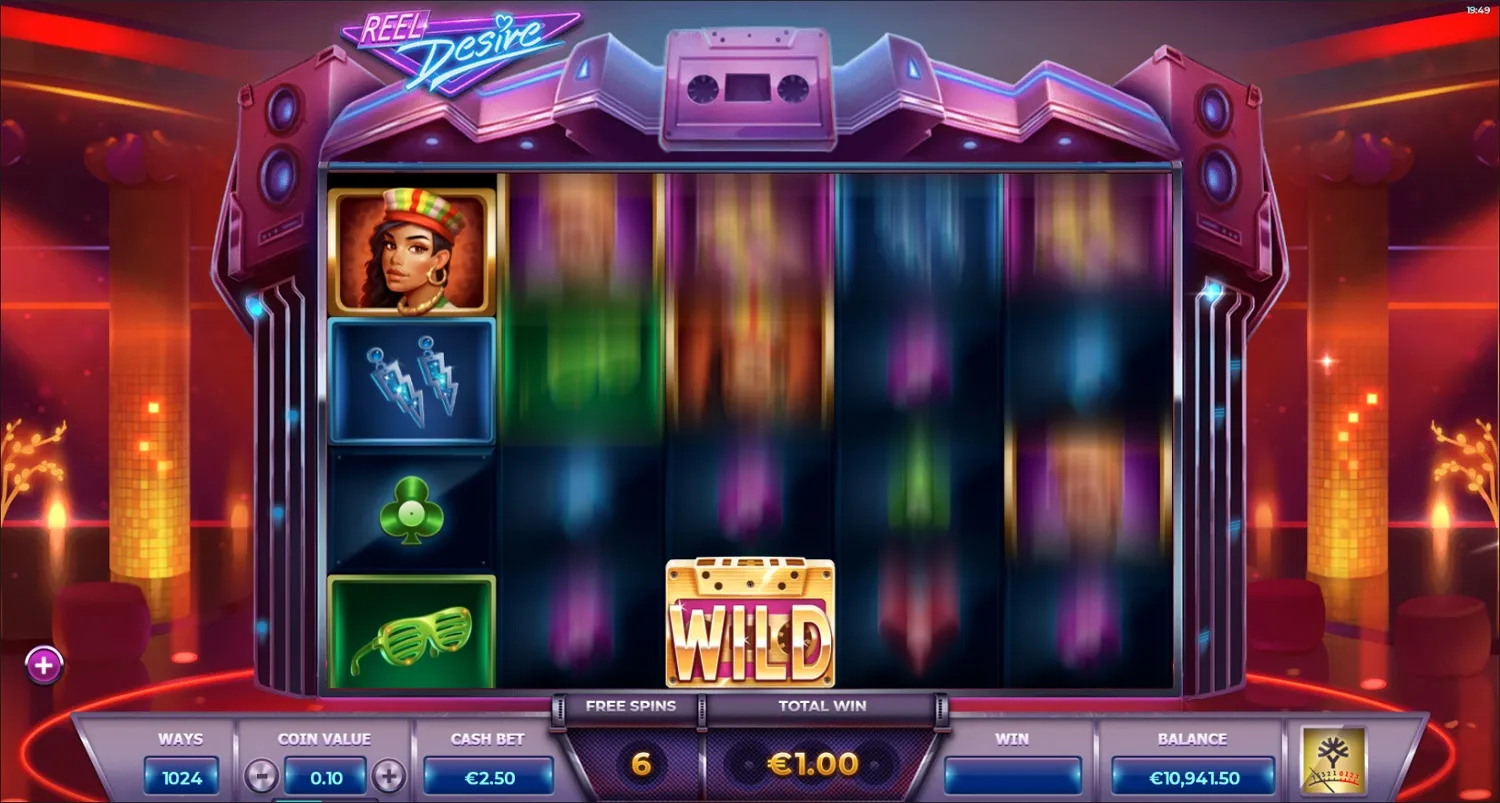Select the rasta-hat singer symbol on reel one
1500x803 pixels.
[413, 248]
